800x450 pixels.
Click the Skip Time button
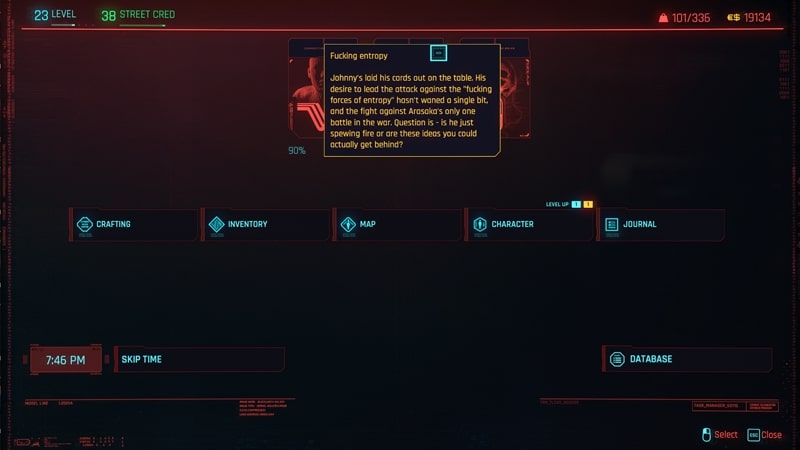(199, 359)
